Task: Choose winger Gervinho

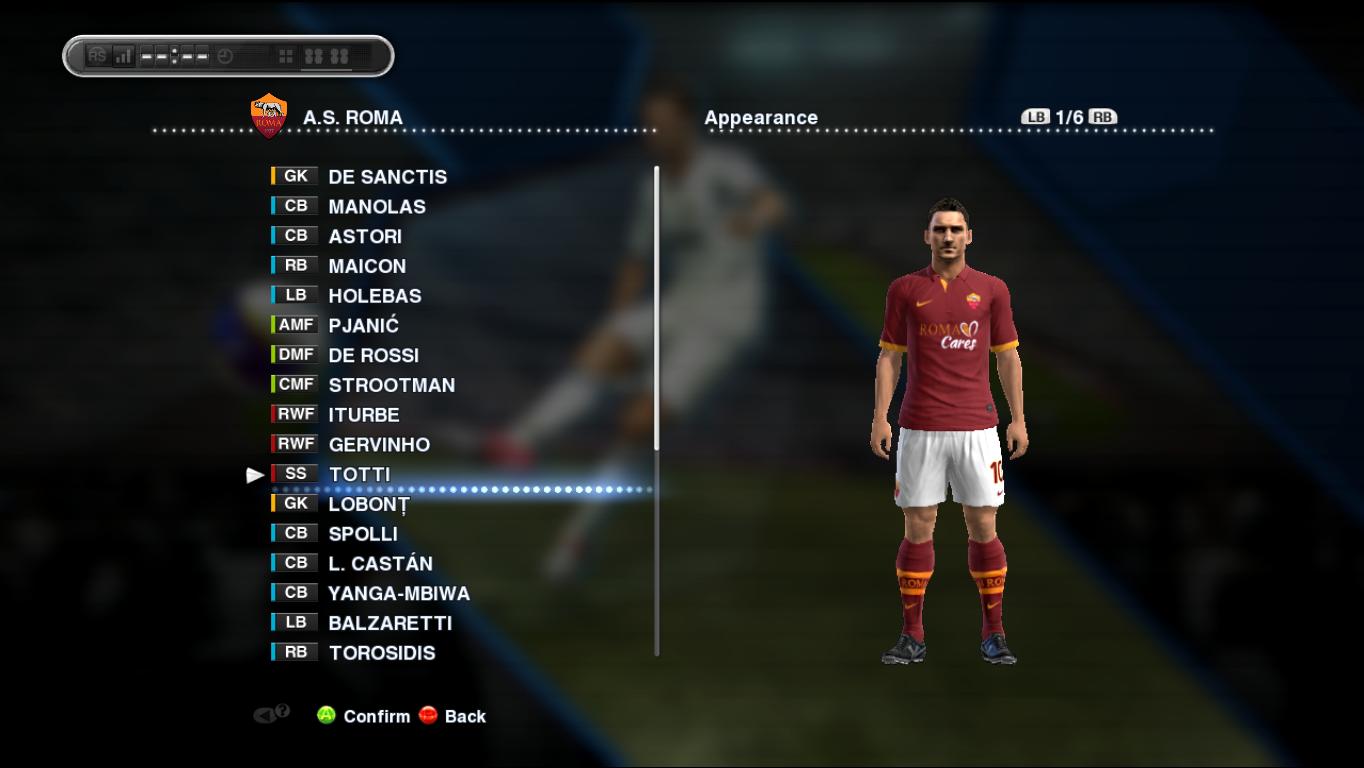Action: tap(379, 444)
